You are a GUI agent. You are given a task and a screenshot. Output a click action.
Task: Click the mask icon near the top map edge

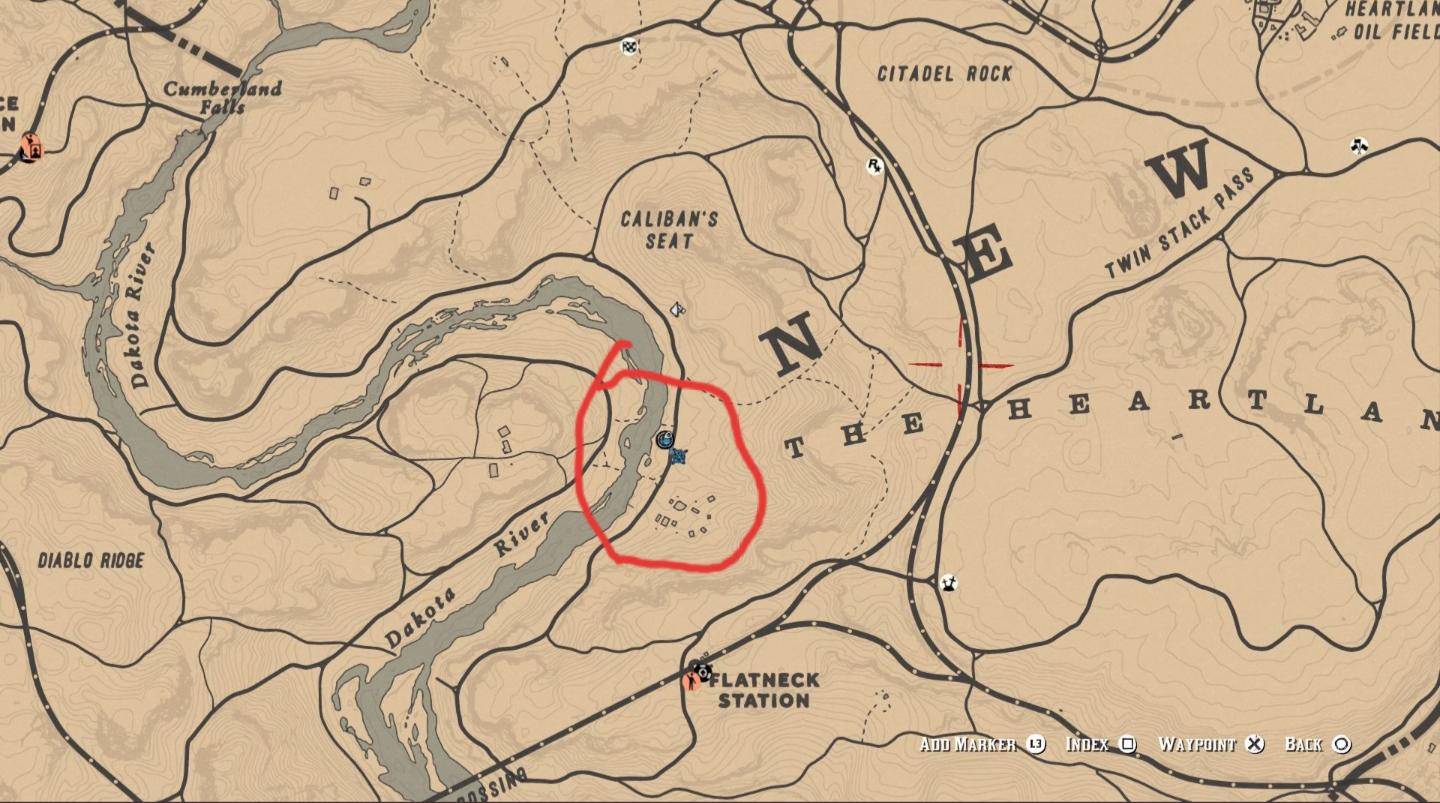coord(627,47)
